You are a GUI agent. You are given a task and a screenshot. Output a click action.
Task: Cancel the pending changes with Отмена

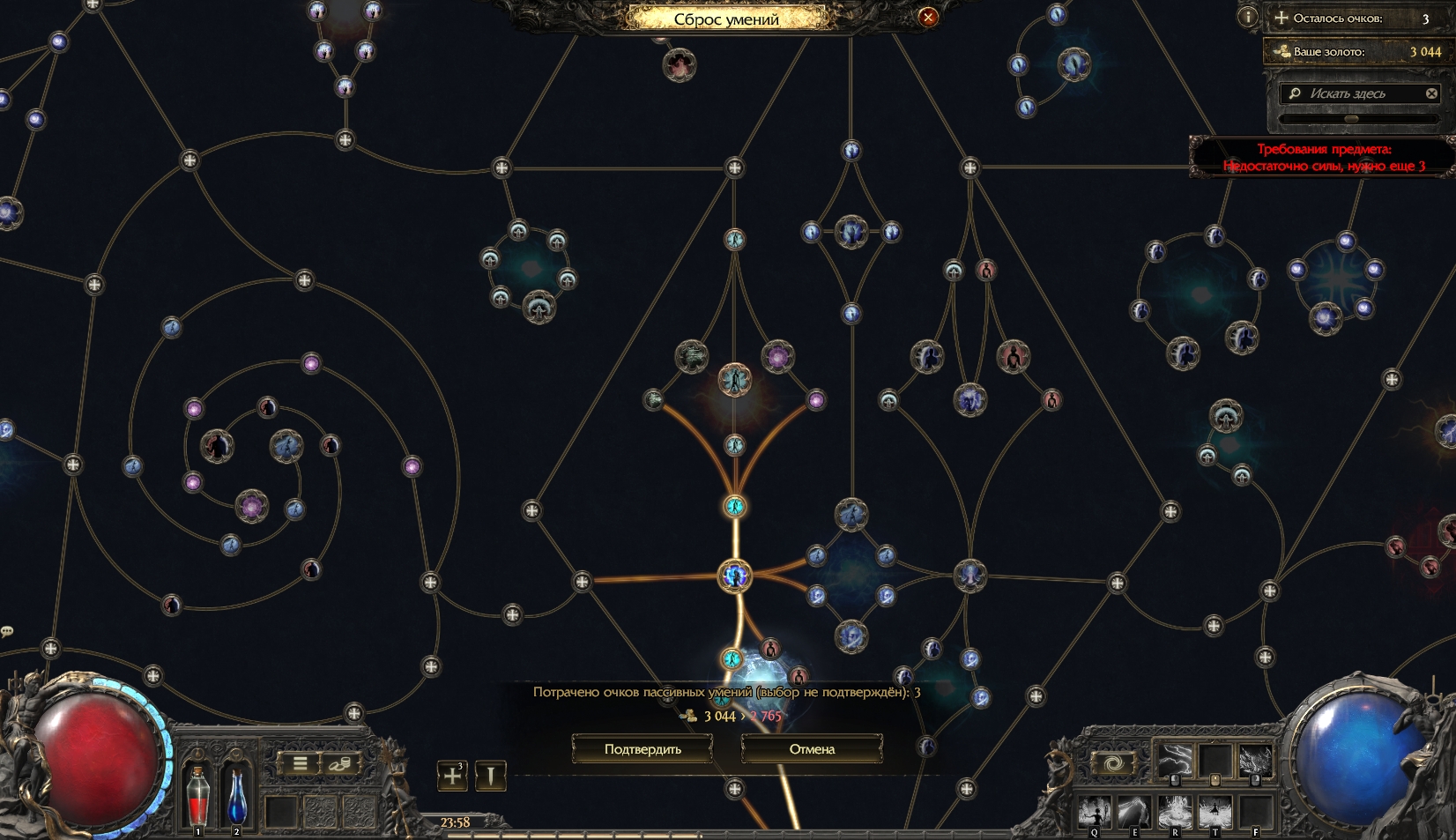(812, 749)
